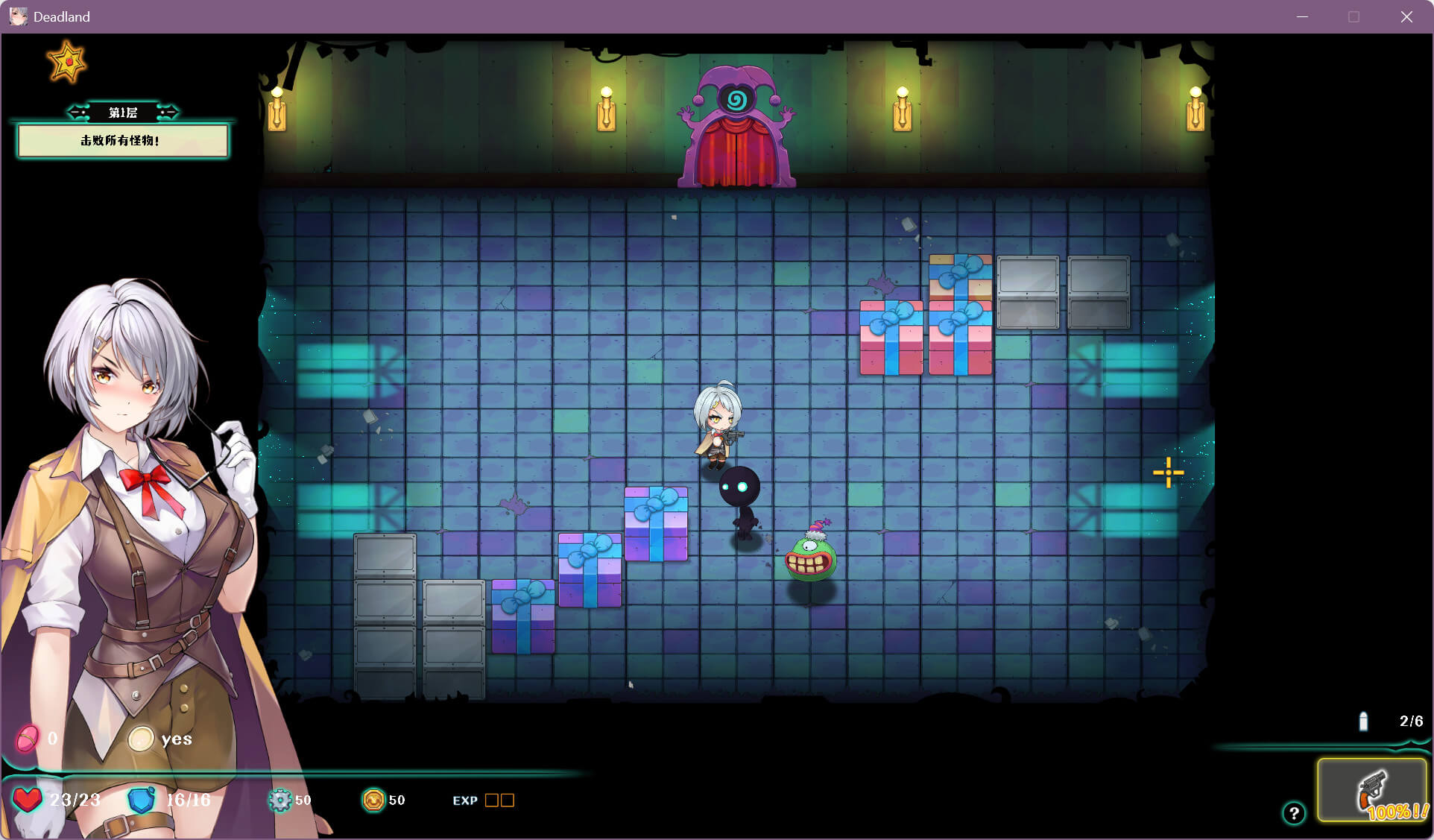1434x840 pixels.
Task: Minimize the Deadland window
Action: pos(1302,16)
